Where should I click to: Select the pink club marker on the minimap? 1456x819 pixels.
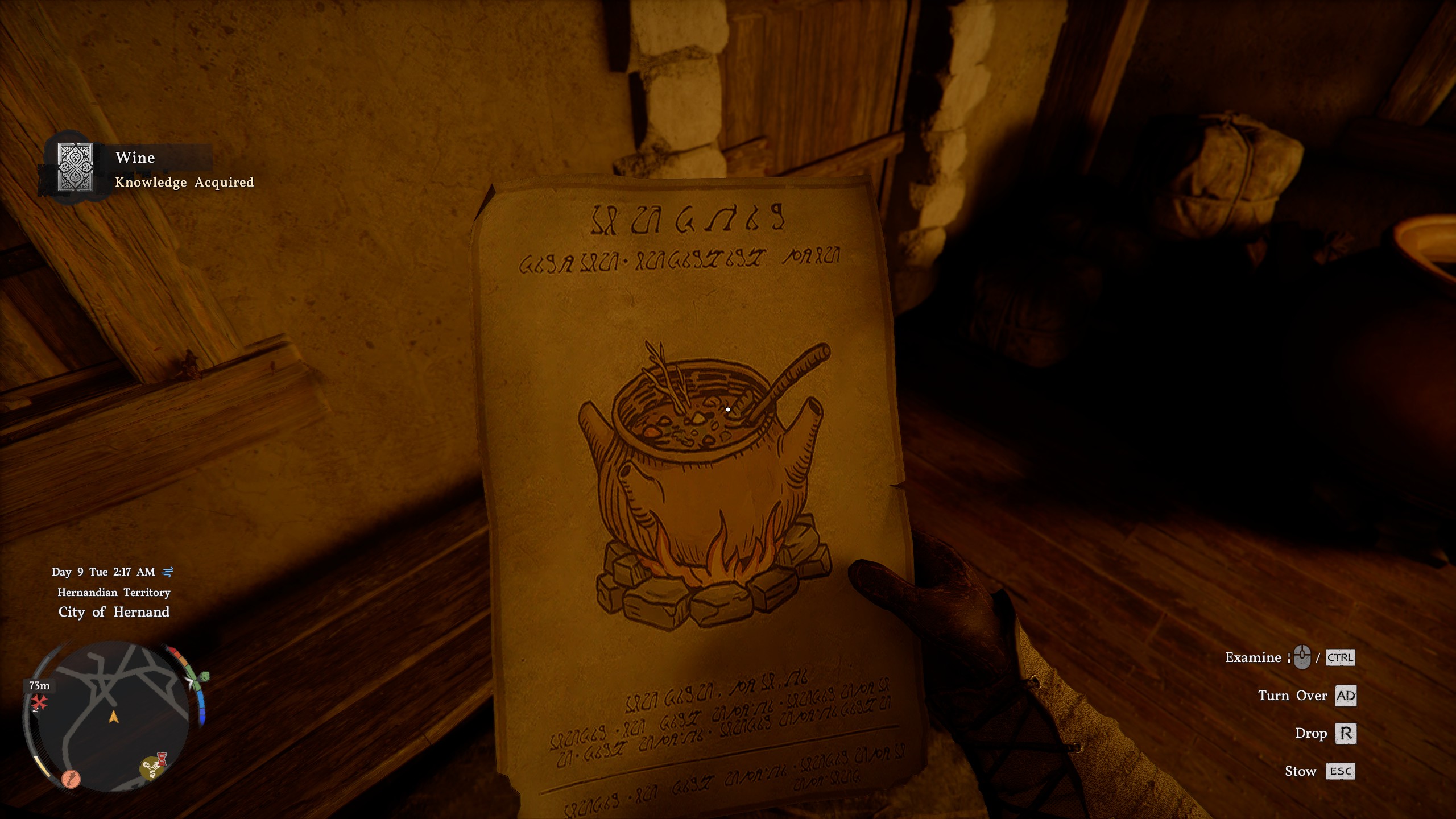71,780
